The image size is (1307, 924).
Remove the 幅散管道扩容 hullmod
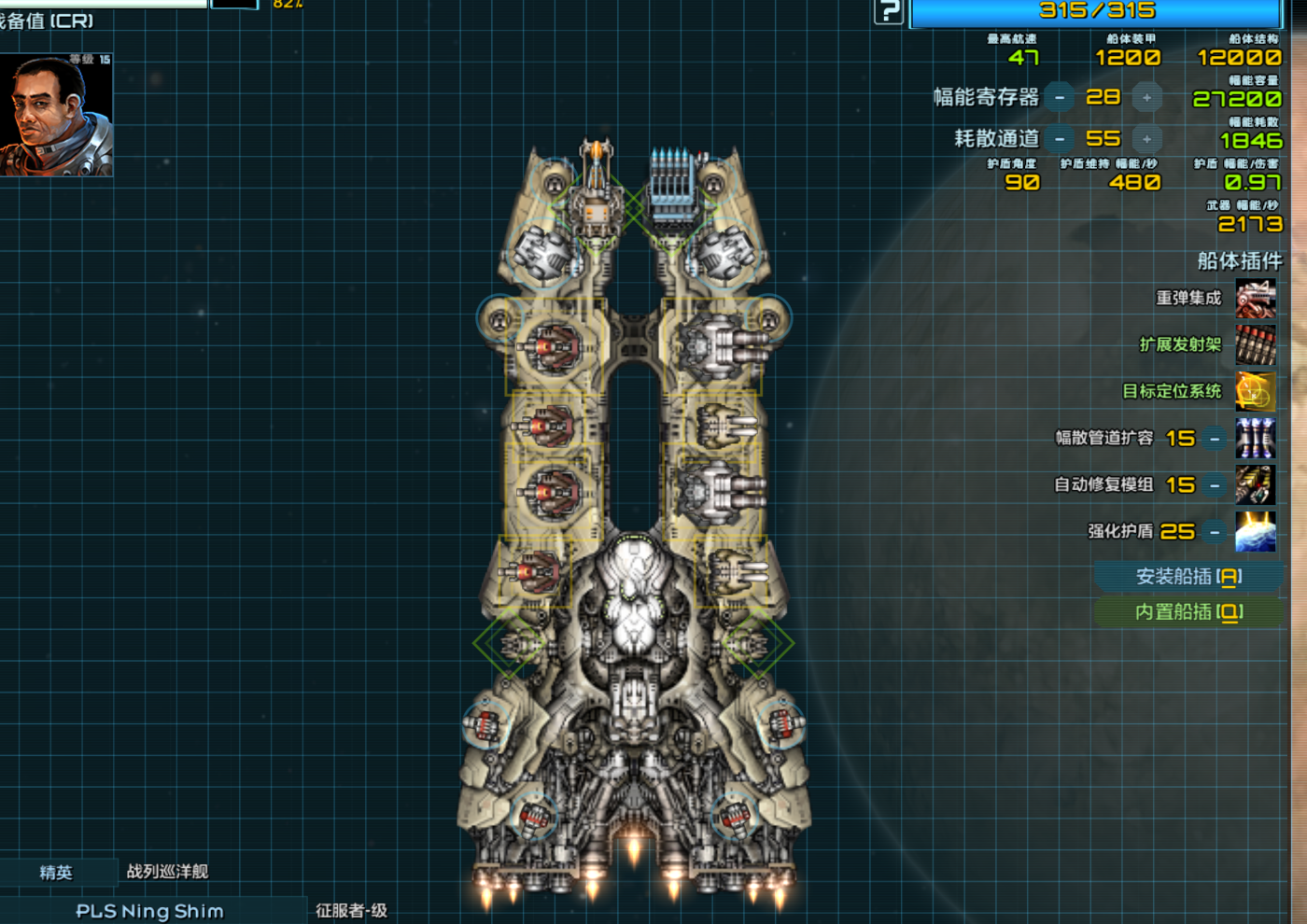tap(1215, 438)
